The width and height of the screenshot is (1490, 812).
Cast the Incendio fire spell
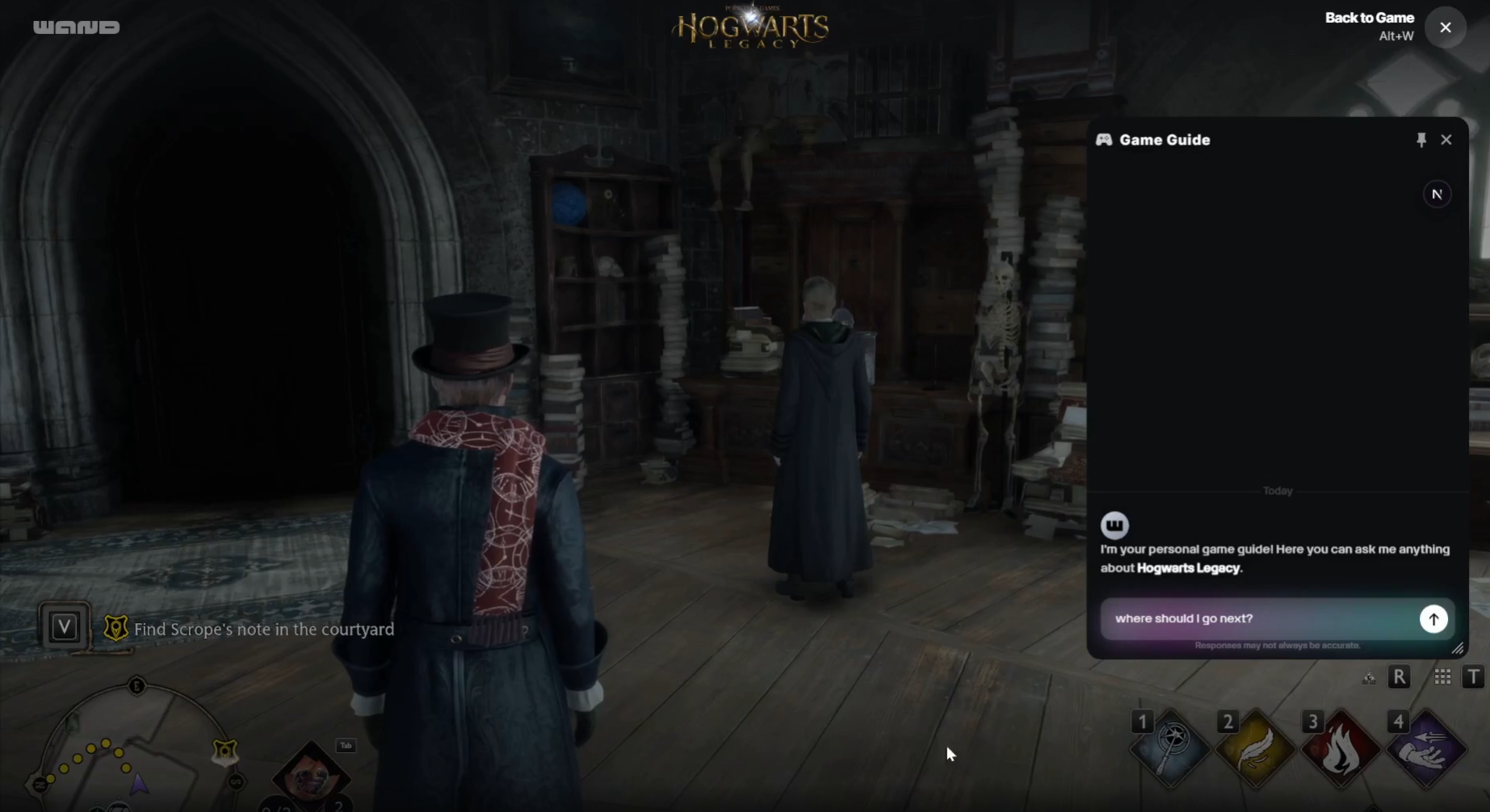tap(1341, 747)
